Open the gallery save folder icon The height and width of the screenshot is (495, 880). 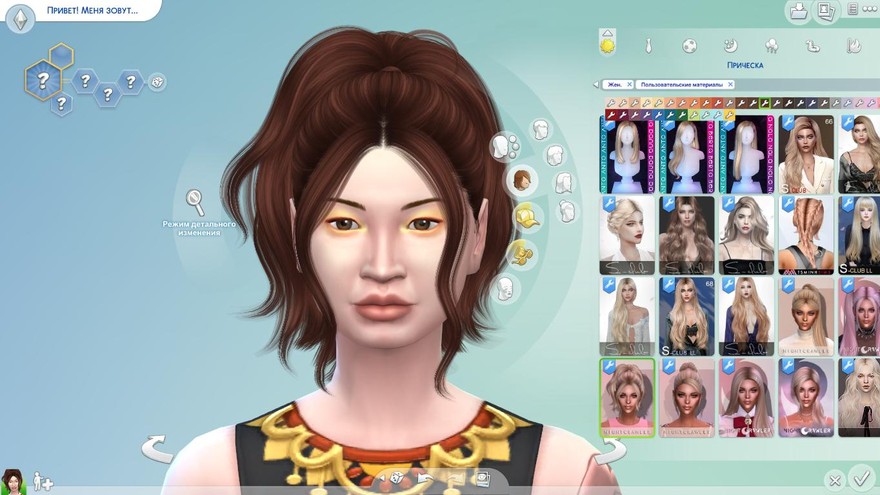point(798,12)
